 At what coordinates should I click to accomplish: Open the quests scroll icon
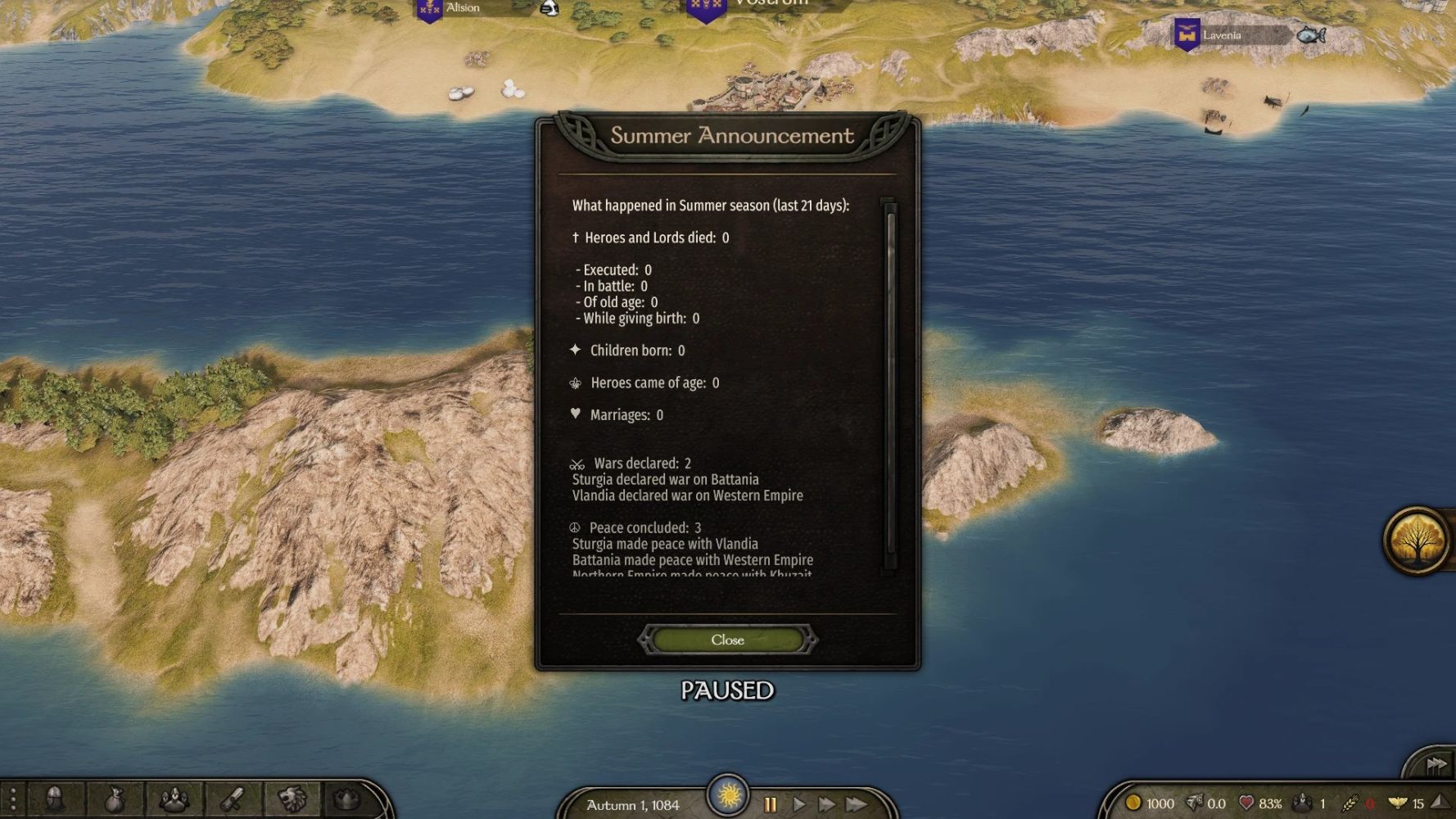click(x=233, y=799)
